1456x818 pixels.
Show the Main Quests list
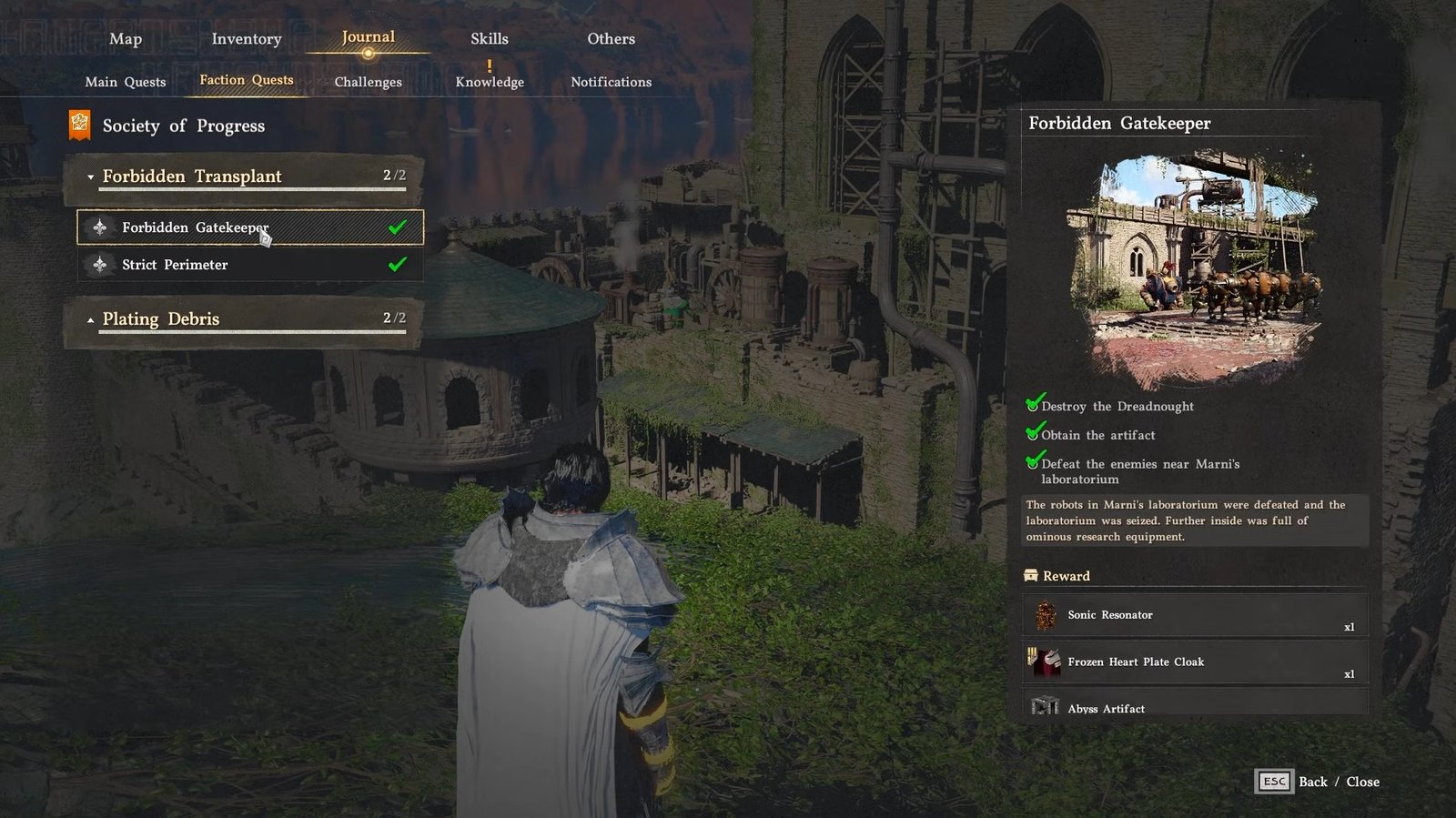[x=126, y=82]
